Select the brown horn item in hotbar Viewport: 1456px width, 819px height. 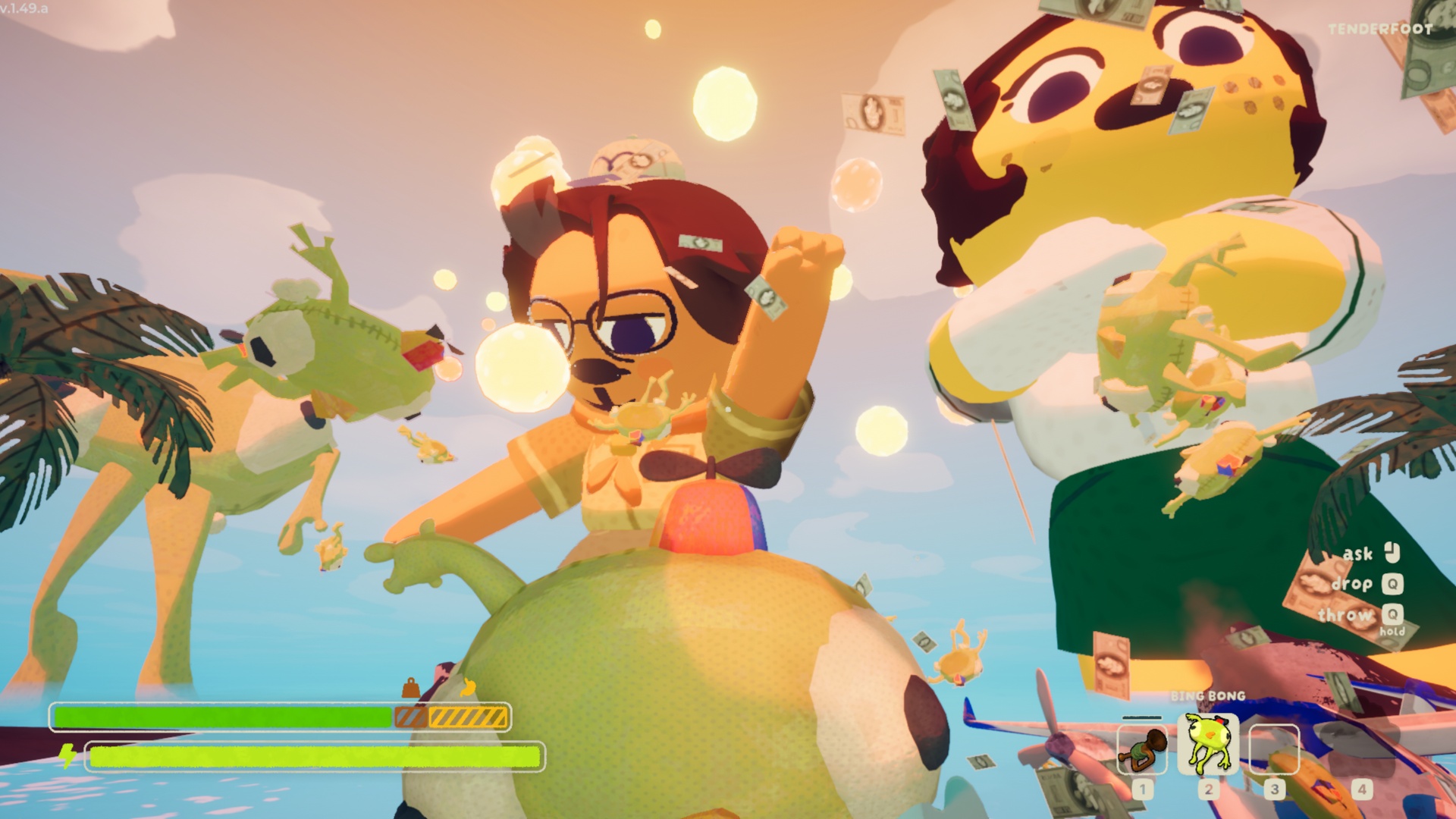1141,749
